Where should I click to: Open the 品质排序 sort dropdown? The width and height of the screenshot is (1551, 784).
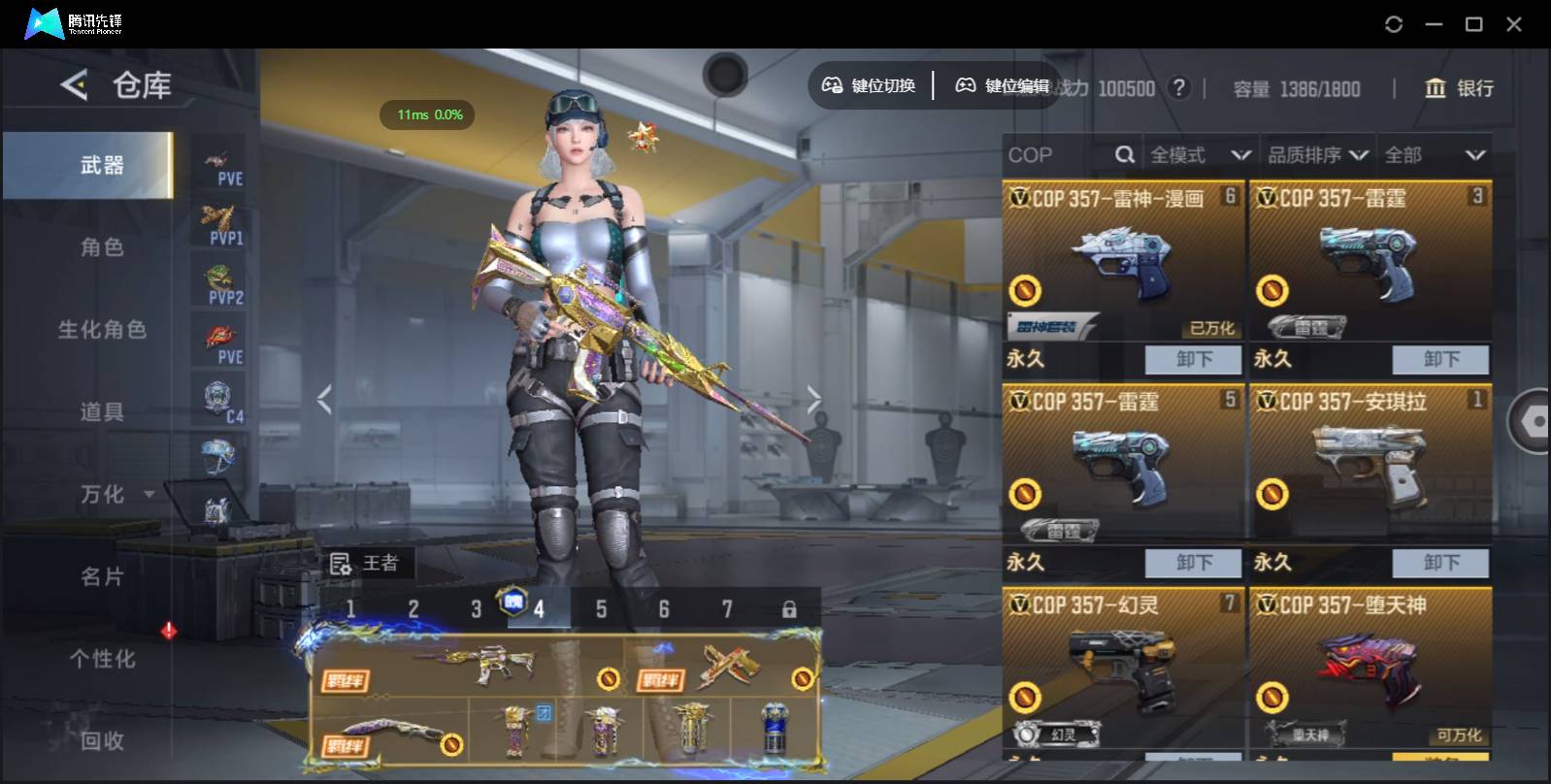pos(1317,155)
